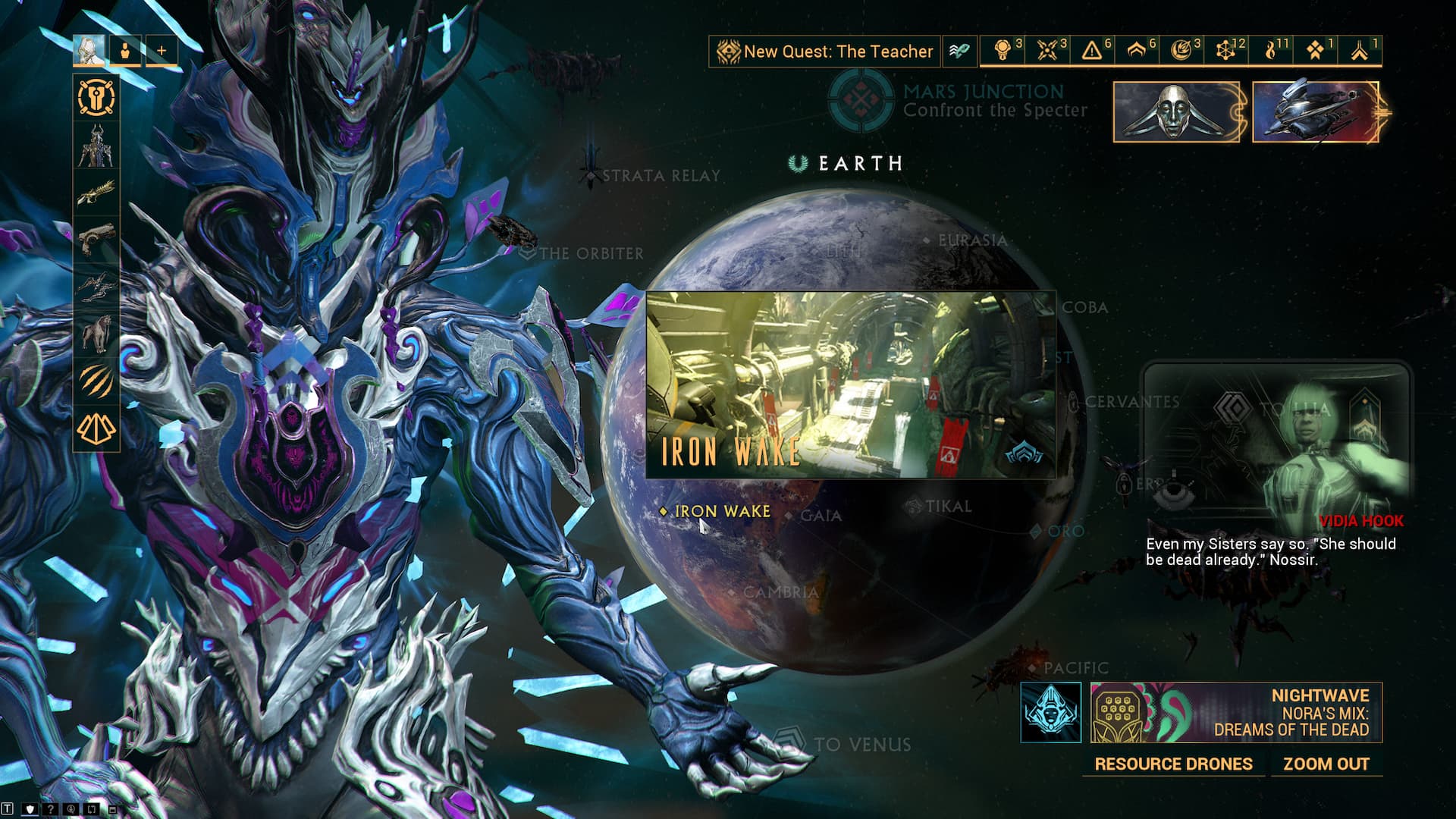Open the Nightwave mask emblem icon
This screenshot has height=819, width=1456.
point(1050,713)
